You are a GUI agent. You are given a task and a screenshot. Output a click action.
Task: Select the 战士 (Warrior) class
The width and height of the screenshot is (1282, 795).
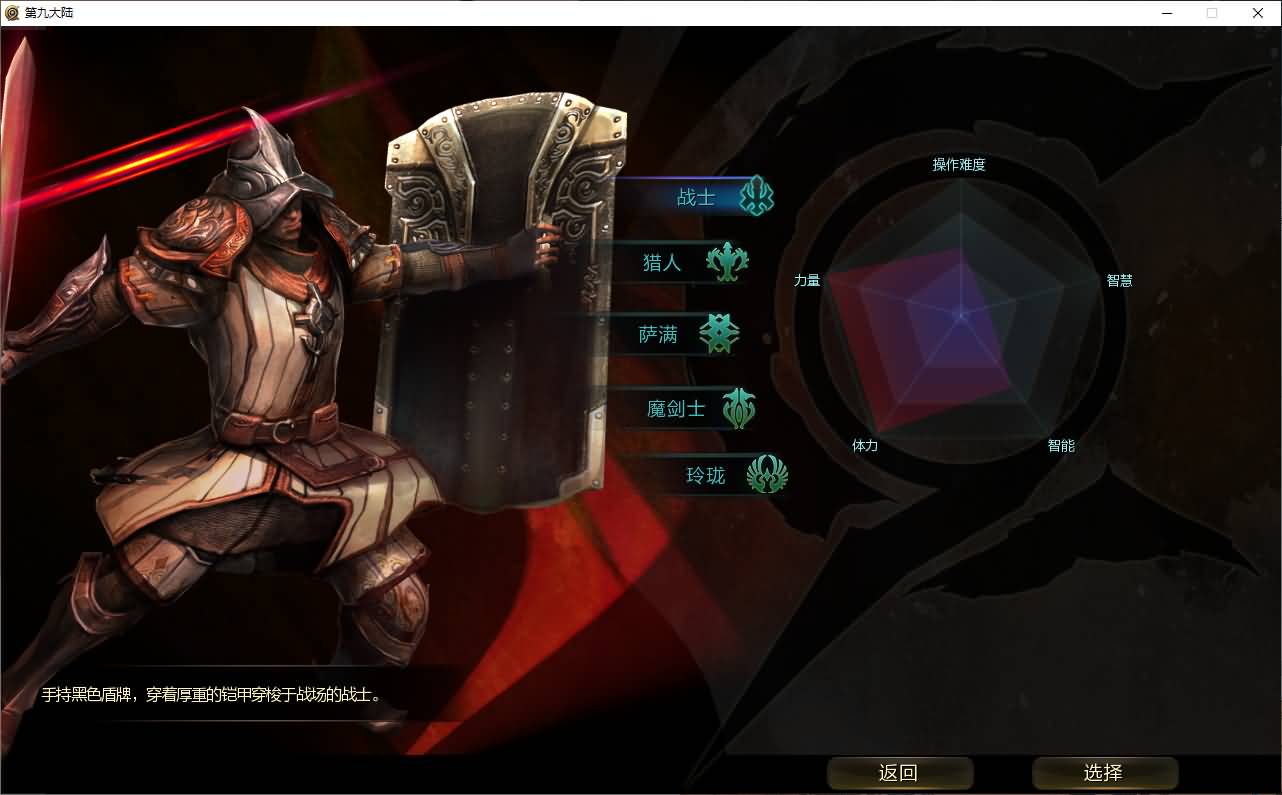point(697,197)
